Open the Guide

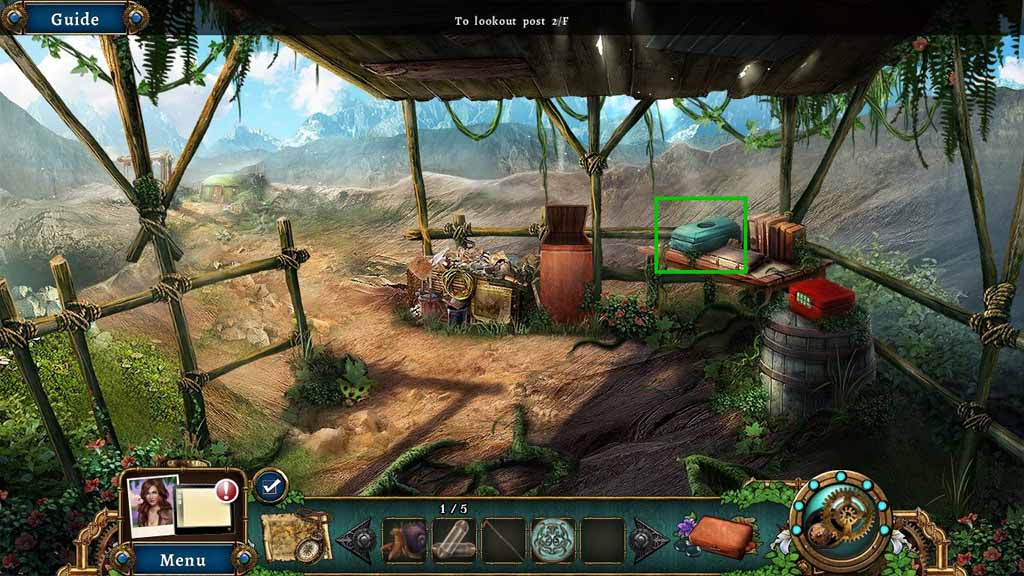point(74,19)
